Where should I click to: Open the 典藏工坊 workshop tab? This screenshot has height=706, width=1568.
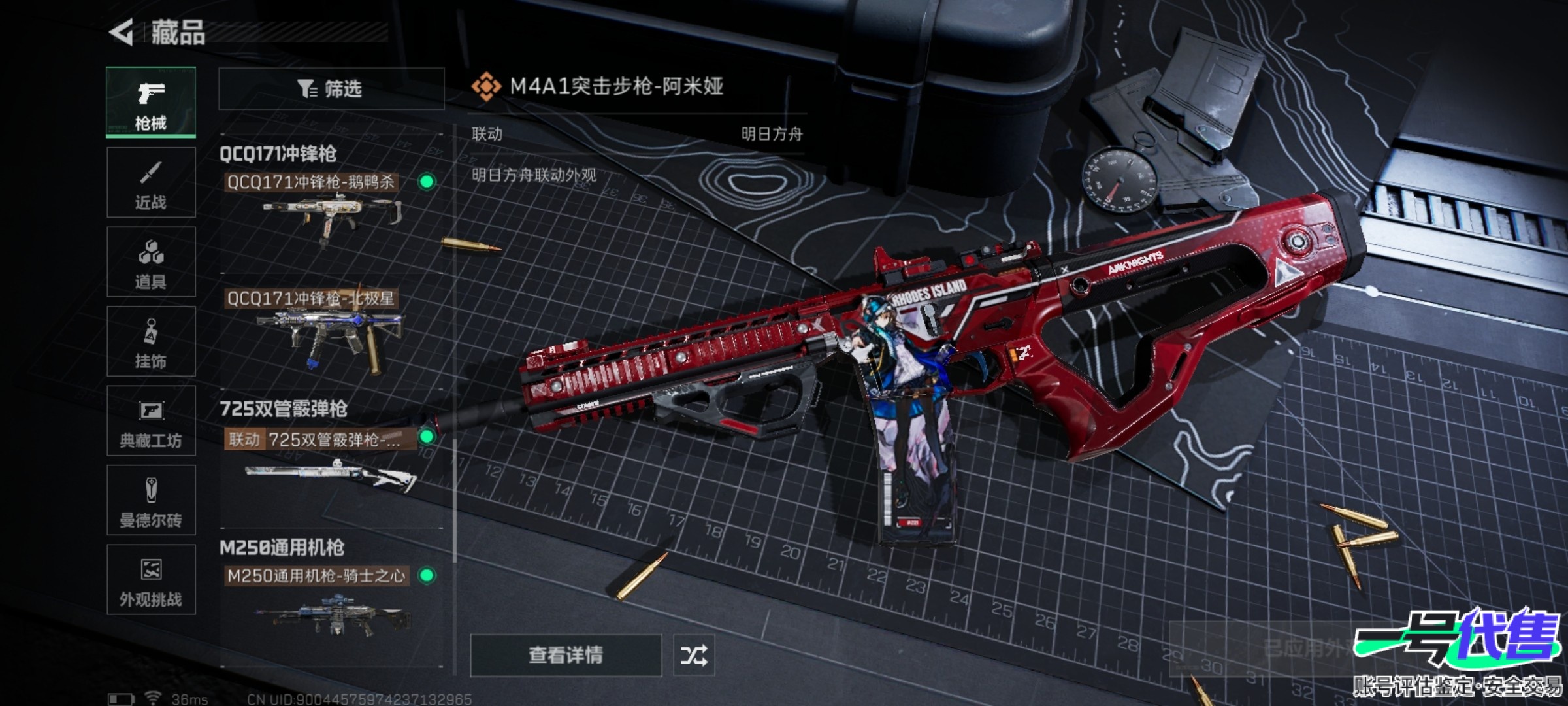151,421
